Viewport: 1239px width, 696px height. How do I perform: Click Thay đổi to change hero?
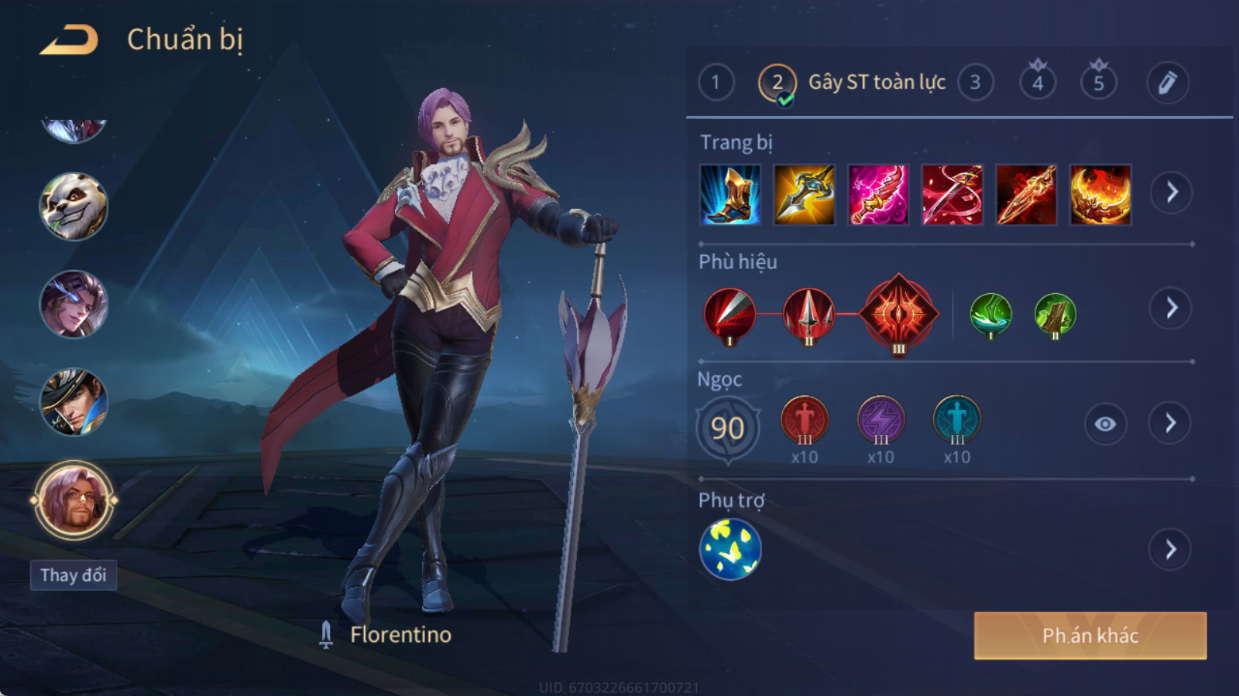coord(73,575)
